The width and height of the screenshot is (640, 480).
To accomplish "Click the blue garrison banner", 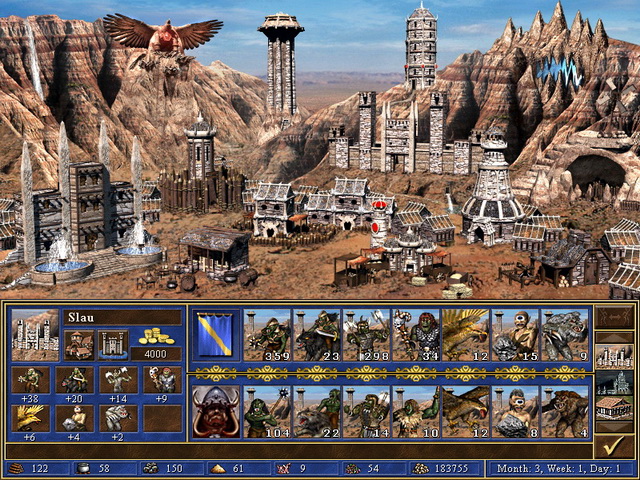I will coord(216,334).
